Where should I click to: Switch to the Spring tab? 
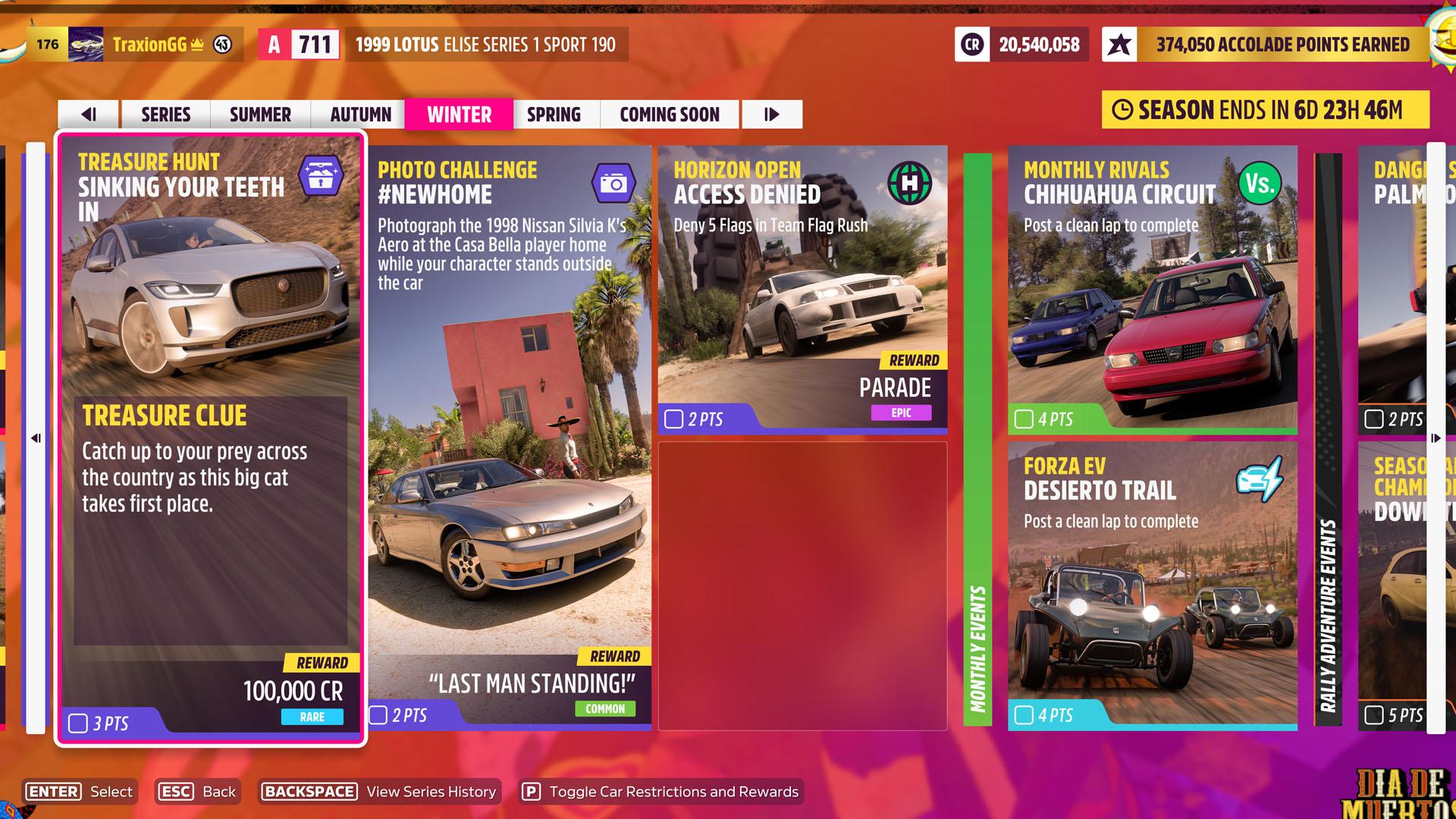(x=554, y=115)
